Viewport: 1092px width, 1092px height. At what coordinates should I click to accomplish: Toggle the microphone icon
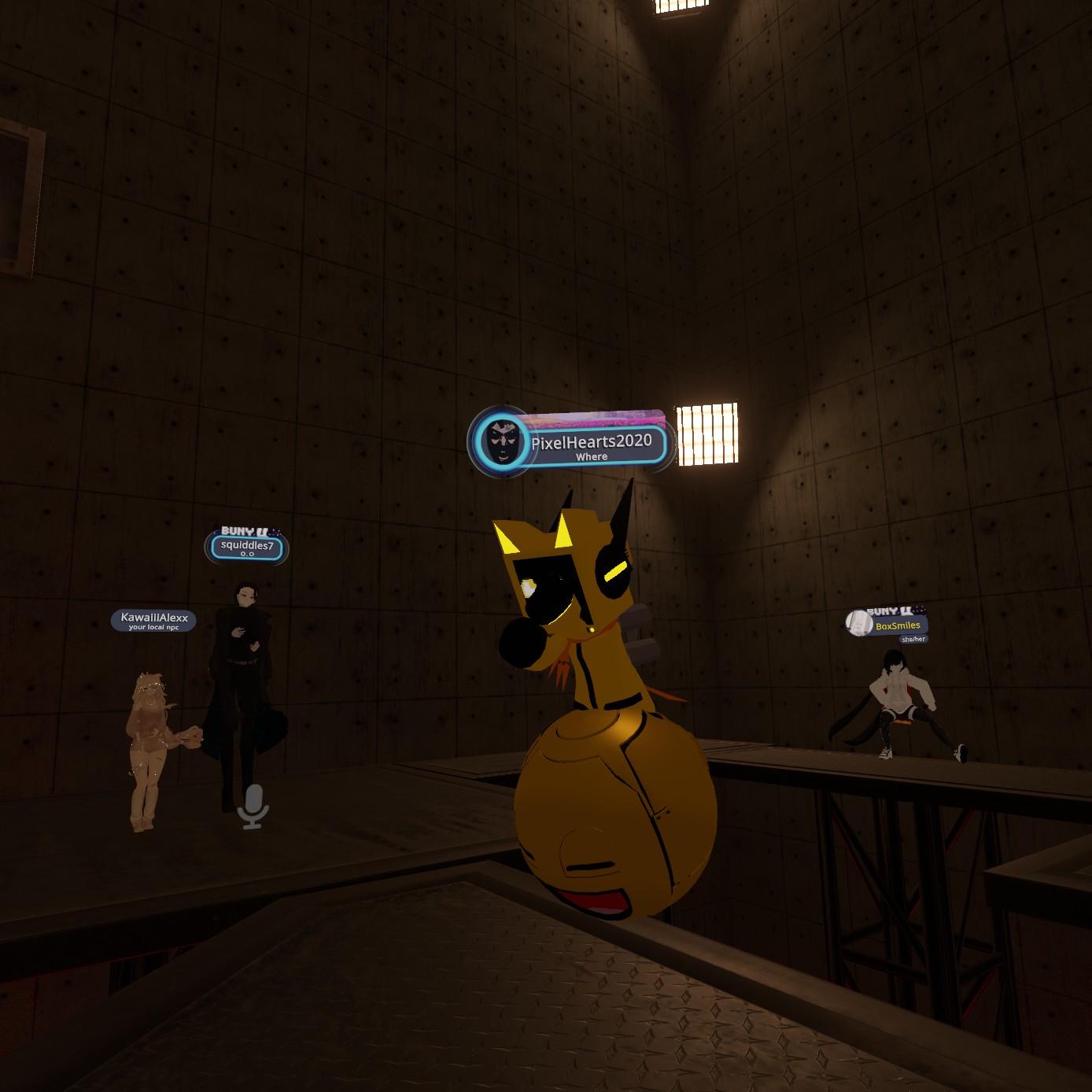point(253,806)
